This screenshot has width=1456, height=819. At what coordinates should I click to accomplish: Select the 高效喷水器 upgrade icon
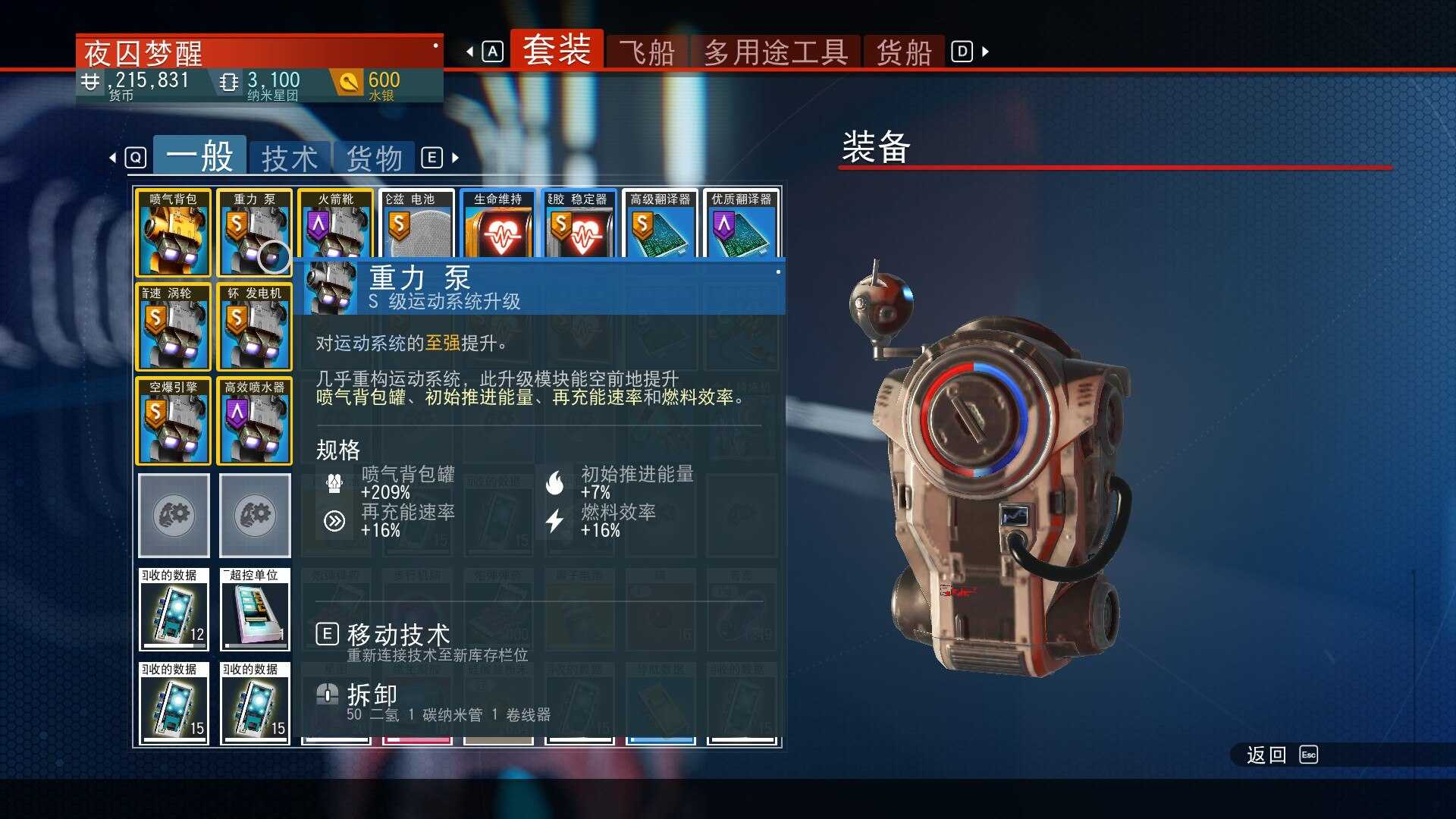click(254, 421)
